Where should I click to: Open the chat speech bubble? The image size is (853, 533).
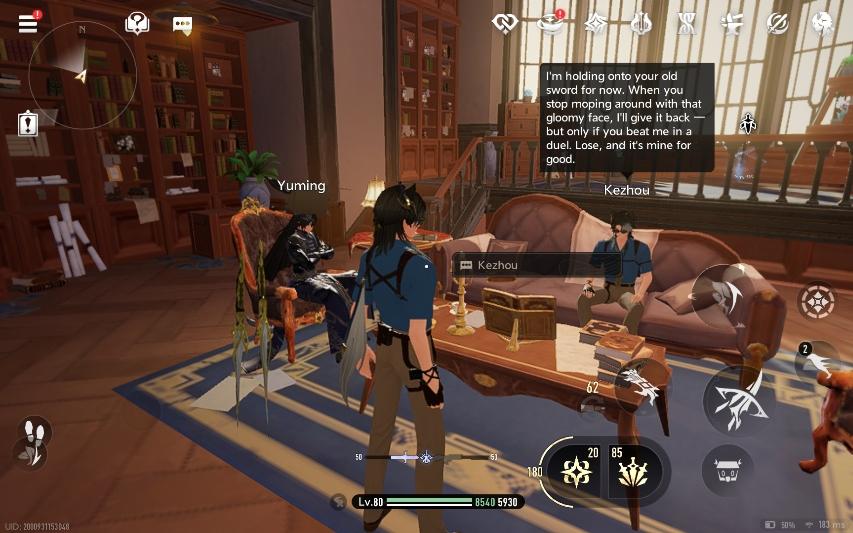pyautogui.click(x=182, y=25)
